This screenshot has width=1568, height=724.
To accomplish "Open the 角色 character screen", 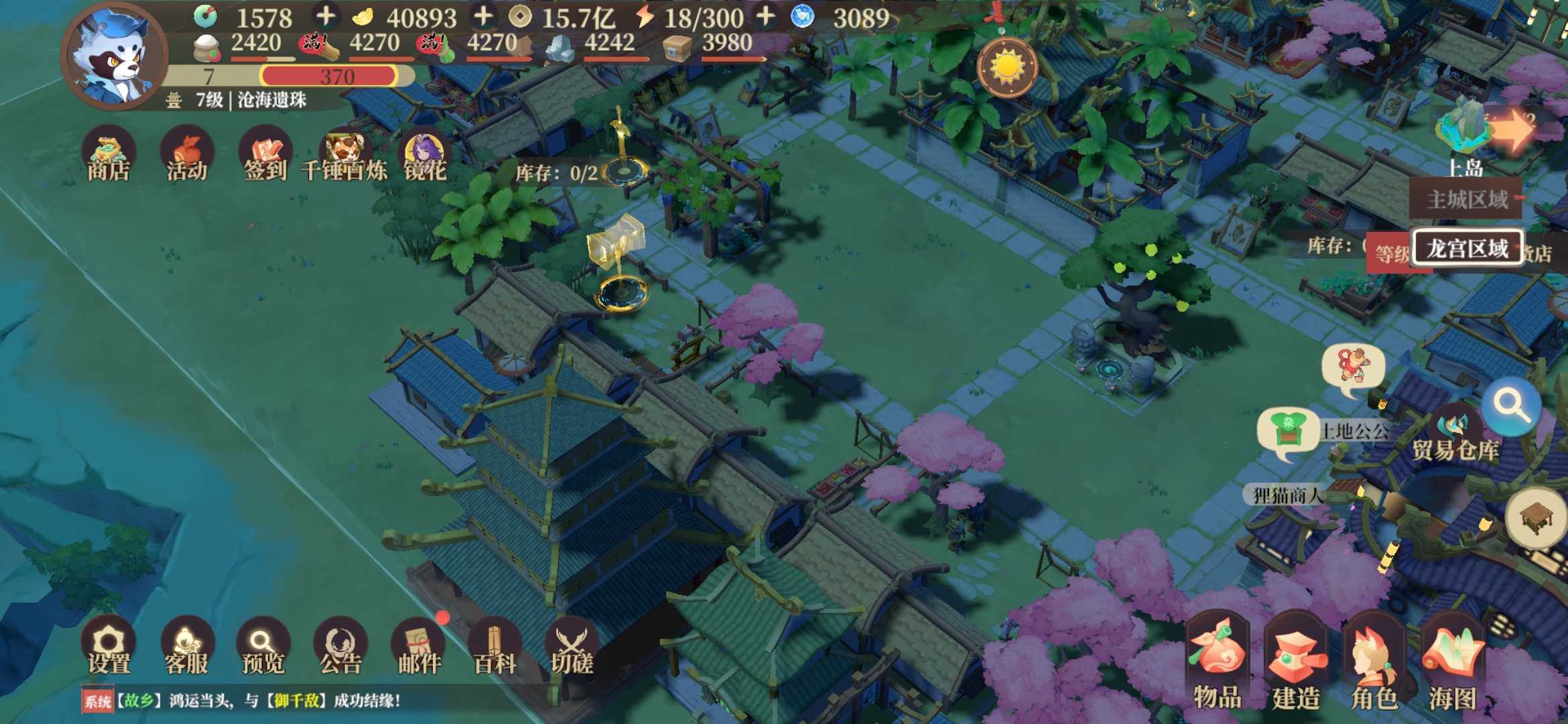I will coord(1374,662).
